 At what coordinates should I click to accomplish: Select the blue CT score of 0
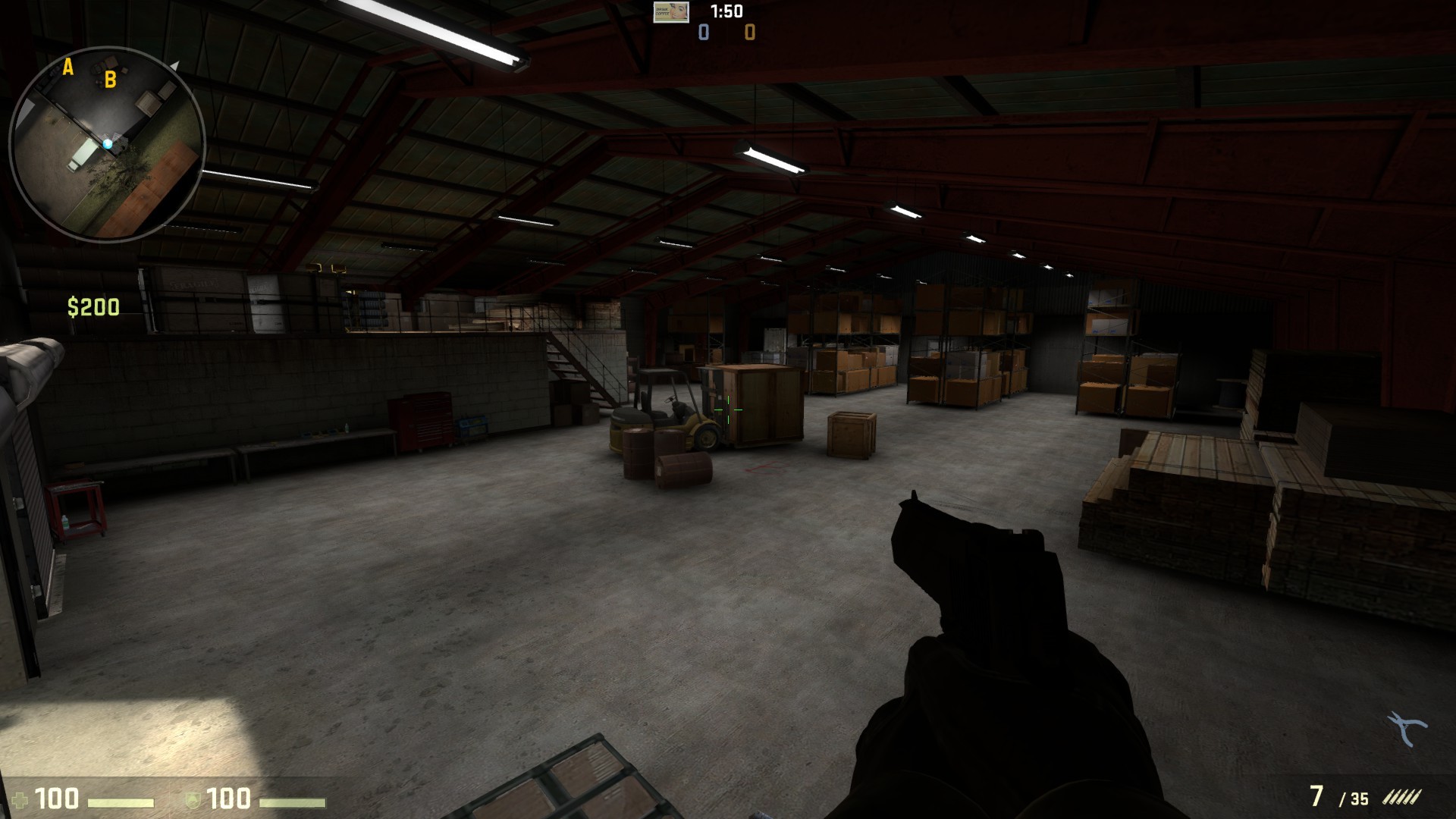pyautogui.click(x=702, y=33)
